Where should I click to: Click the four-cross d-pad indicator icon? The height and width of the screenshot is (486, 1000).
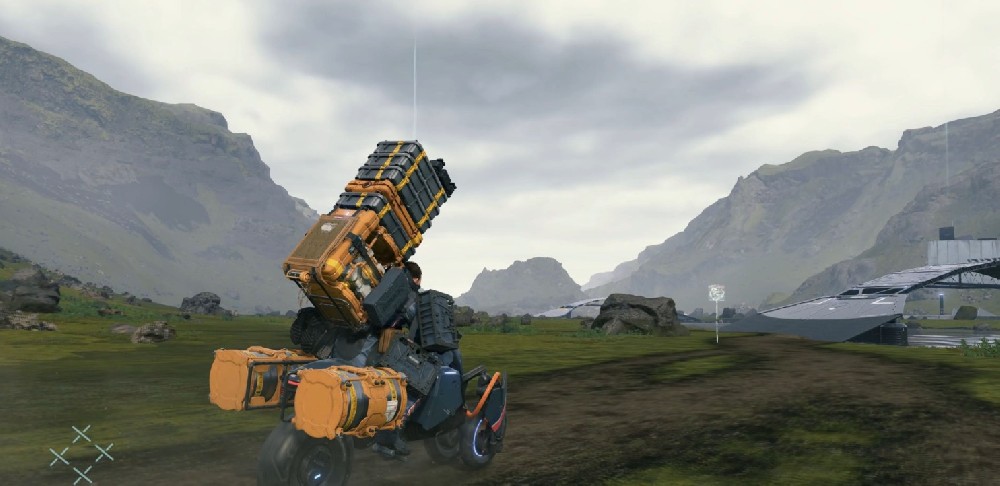(x=81, y=453)
